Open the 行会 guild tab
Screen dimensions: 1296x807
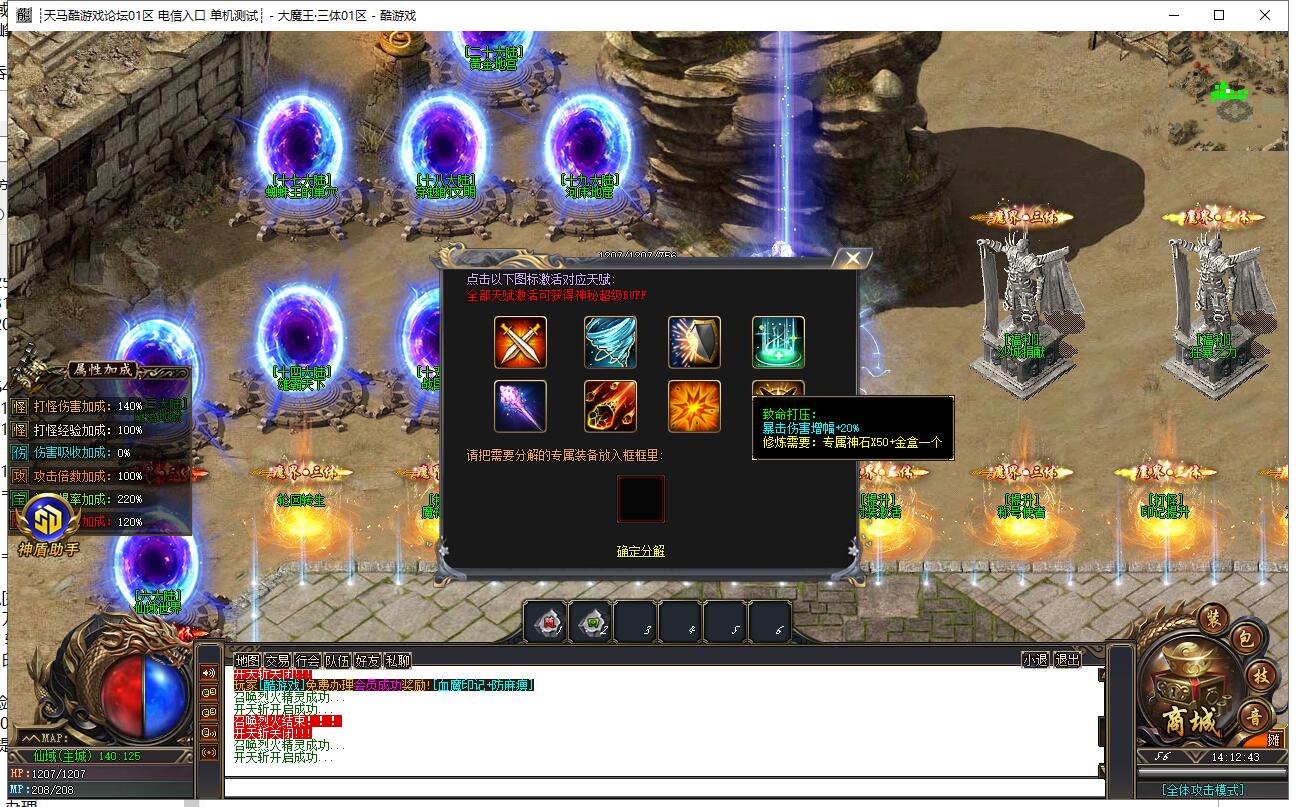coord(308,660)
